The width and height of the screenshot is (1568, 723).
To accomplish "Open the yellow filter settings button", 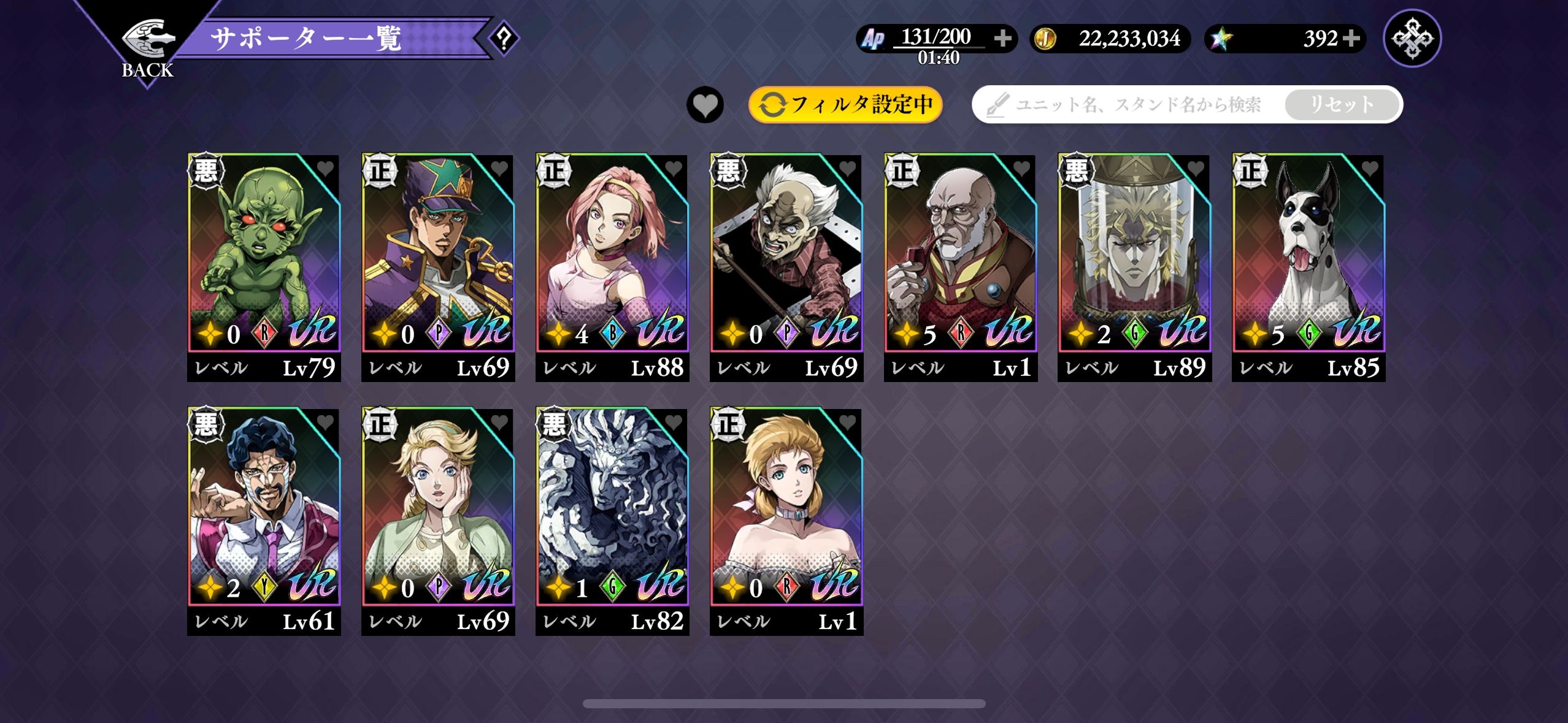I will coord(845,105).
